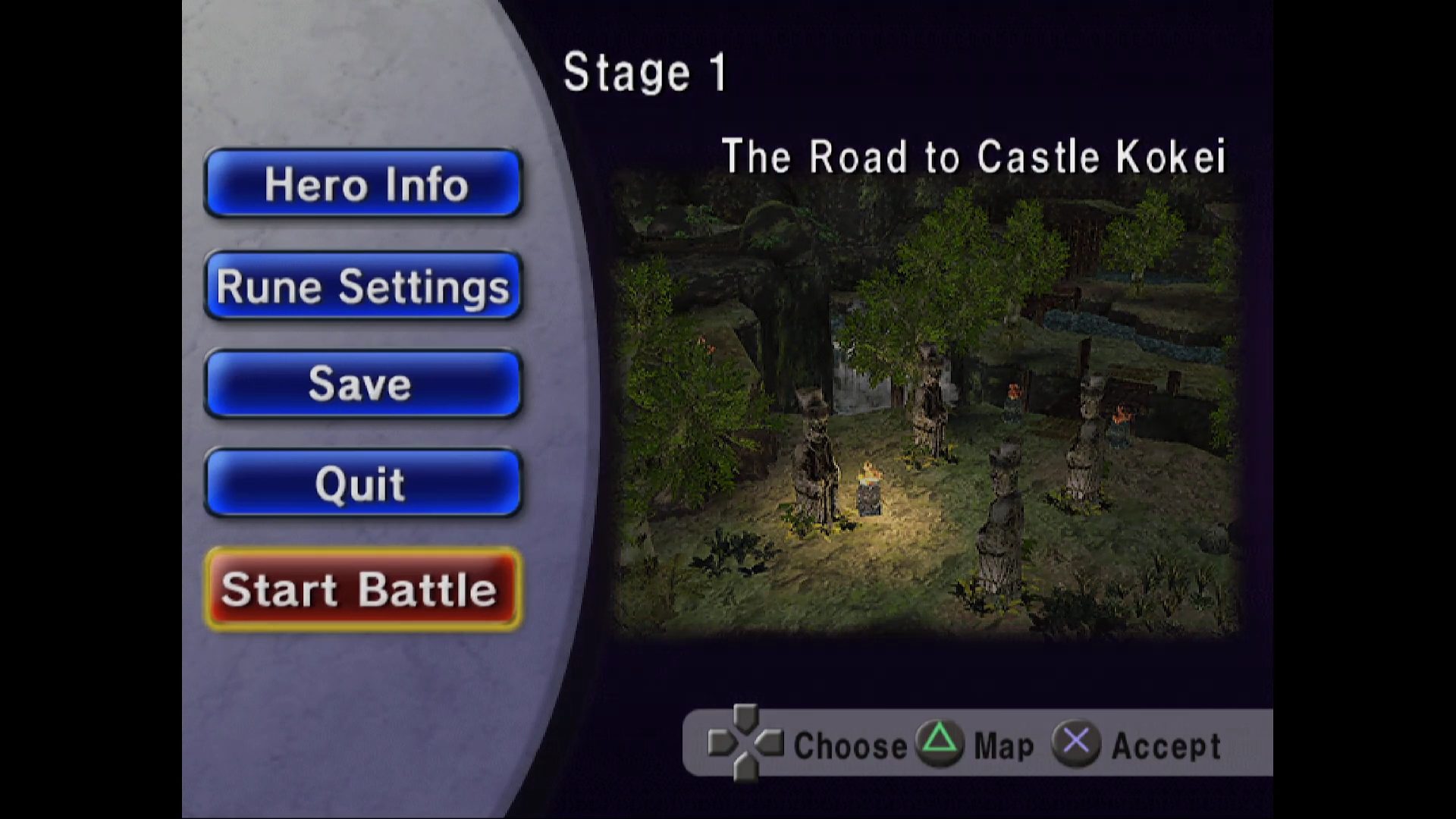Image resolution: width=1456 pixels, height=819 pixels.
Task: Click the Quit button
Action: [363, 483]
